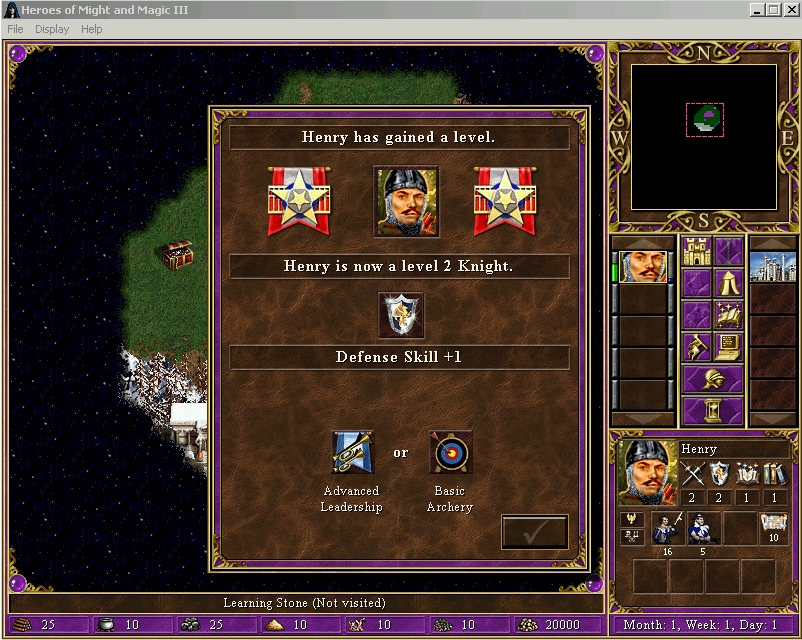Click Henry's large portrait in the hero panel
Screen dimensions: 802x640
pyautogui.click(x=646, y=471)
